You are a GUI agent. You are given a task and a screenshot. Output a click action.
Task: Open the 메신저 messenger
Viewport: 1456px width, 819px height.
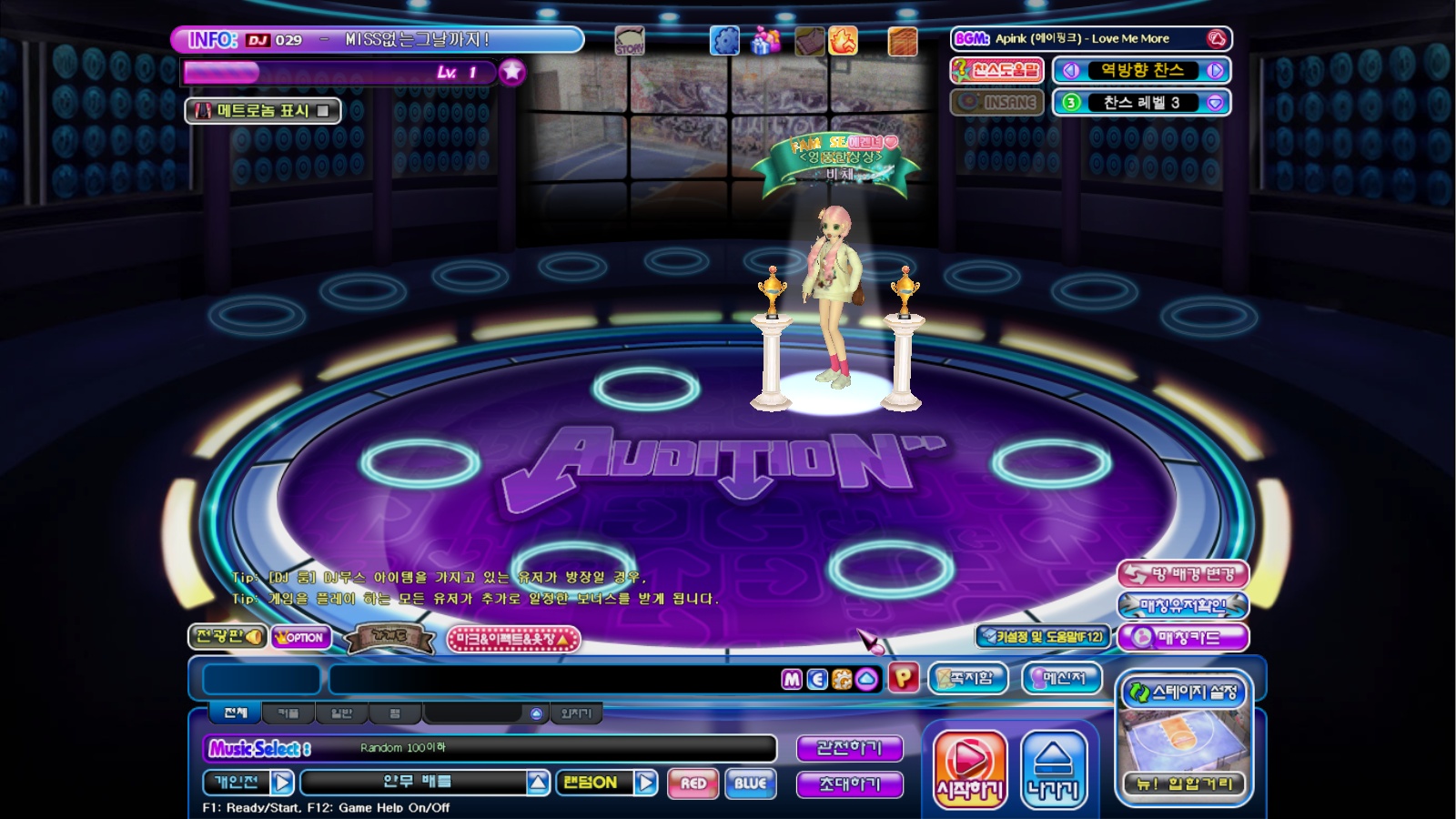[x=1062, y=678]
